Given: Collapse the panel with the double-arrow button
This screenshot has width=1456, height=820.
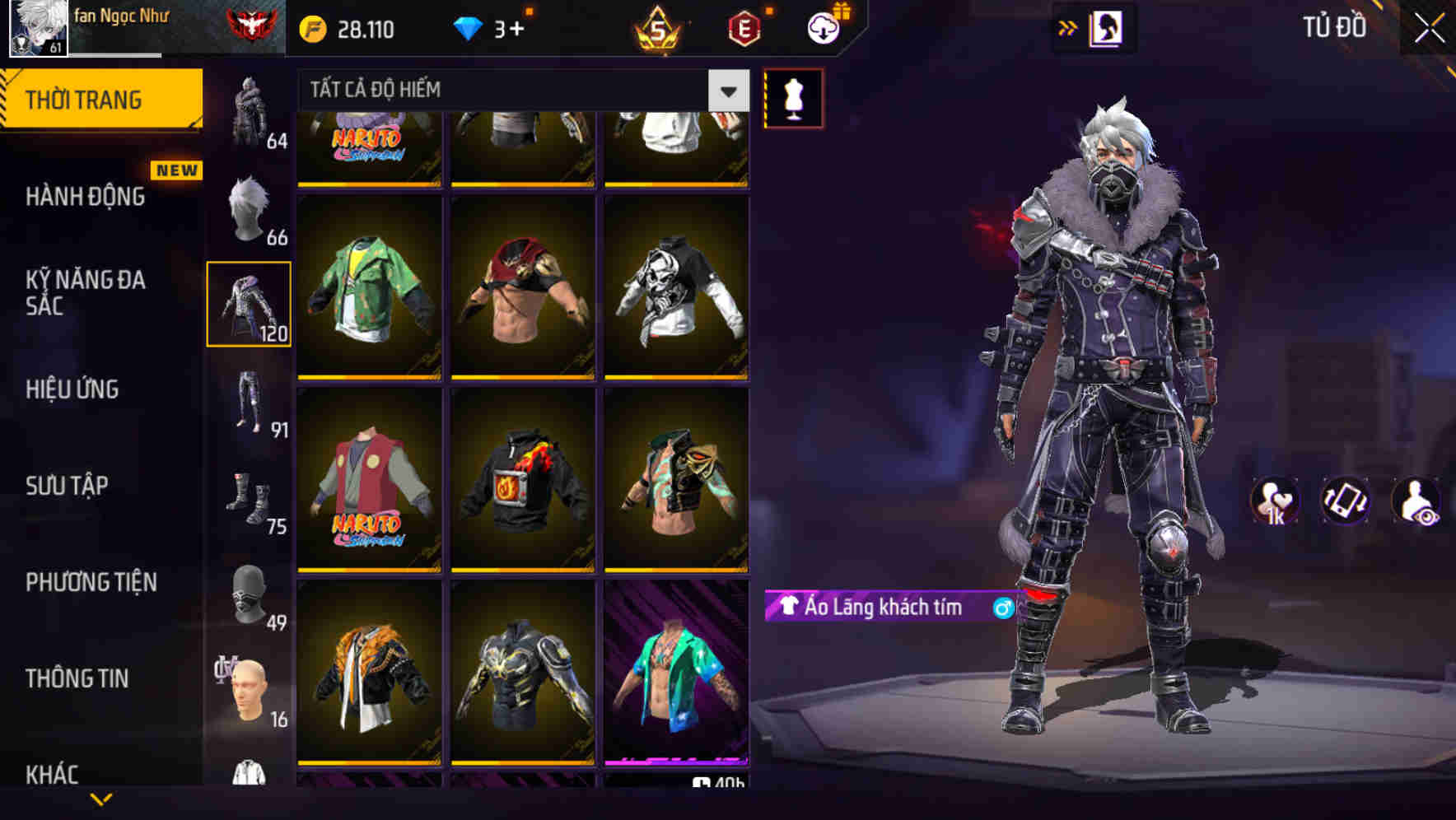Looking at the screenshot, I should point(1068,27).
